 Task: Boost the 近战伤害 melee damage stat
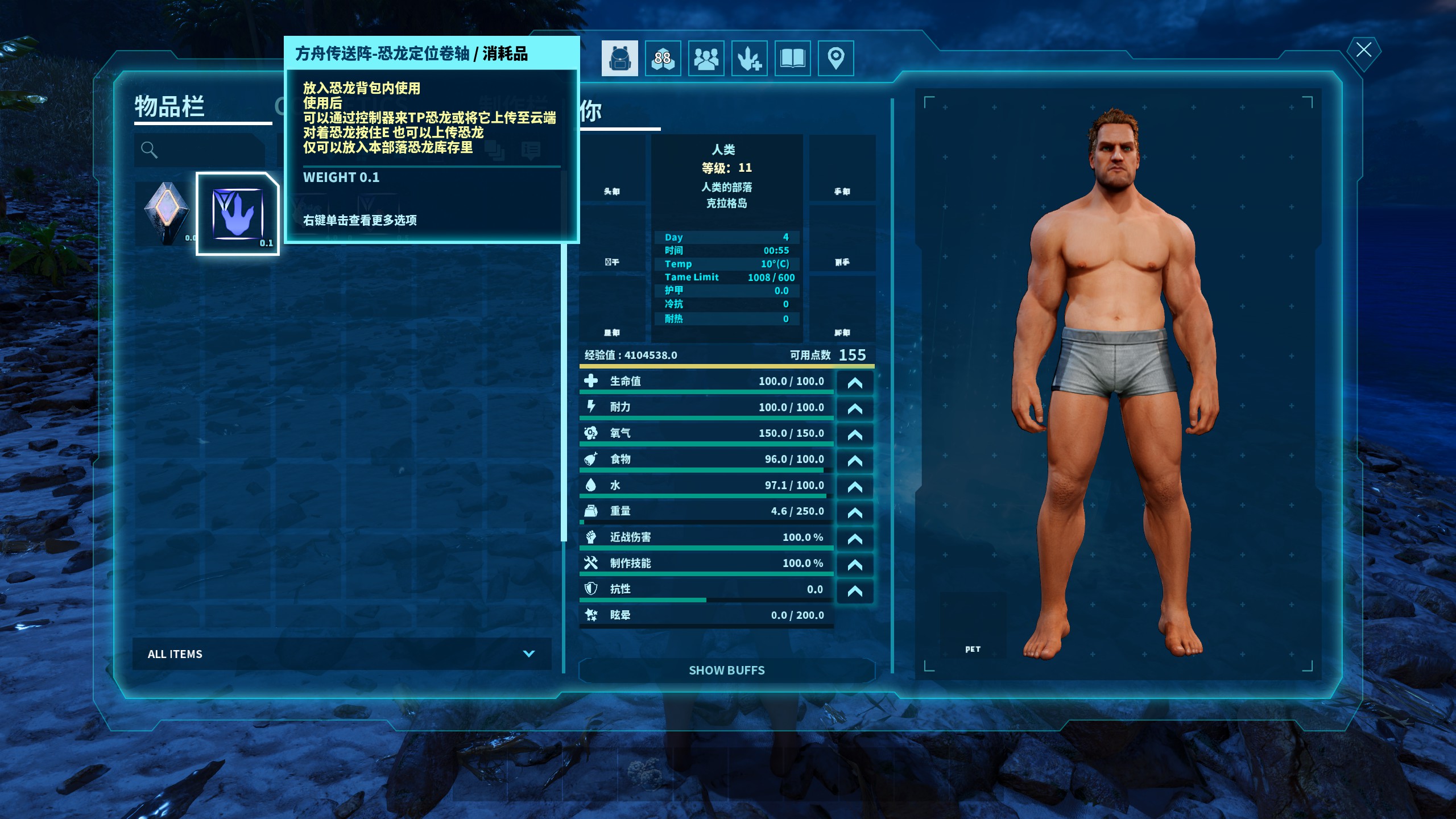(x=854, y=539)
